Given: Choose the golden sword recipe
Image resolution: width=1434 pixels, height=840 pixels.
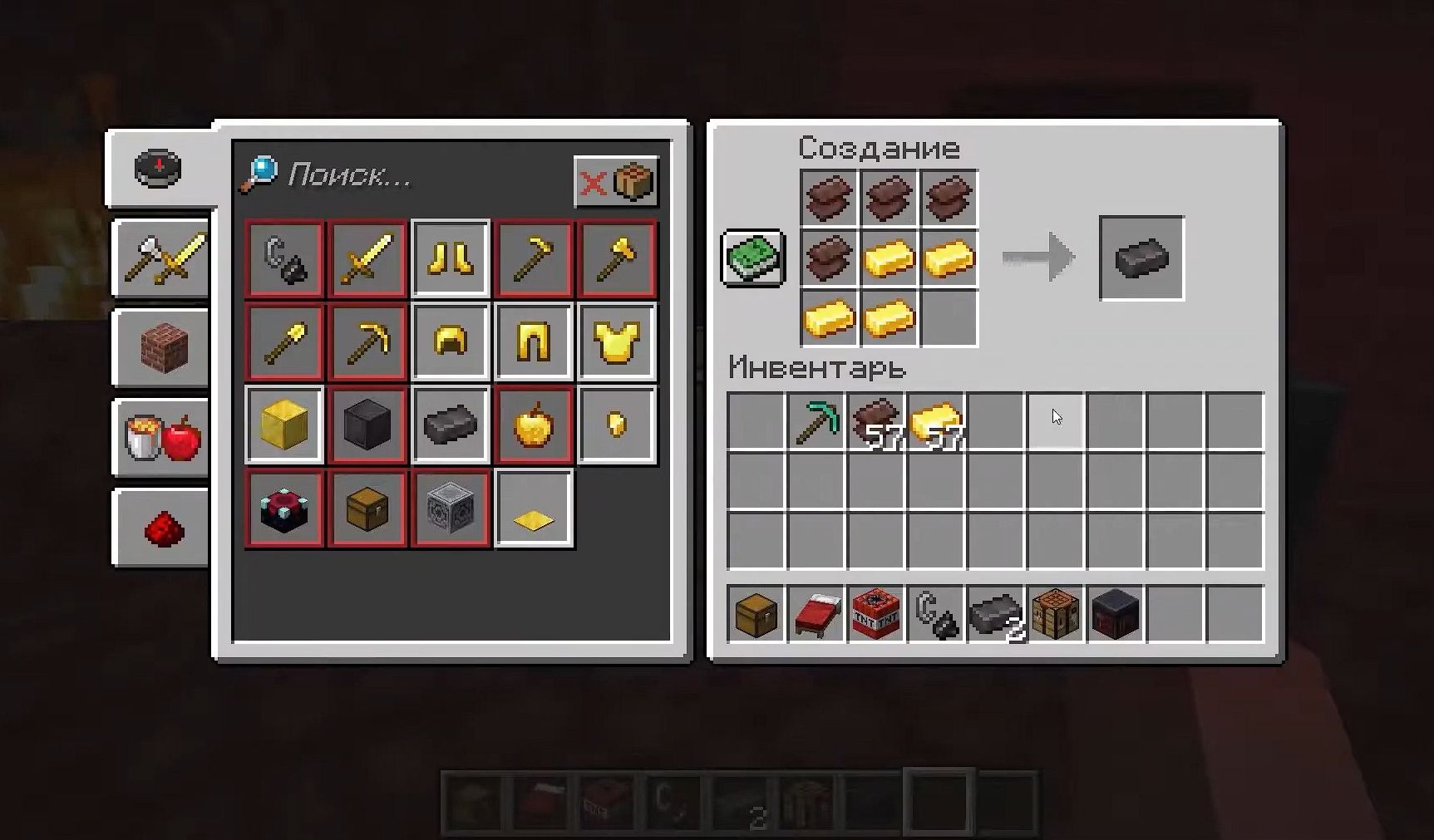Looking at the screenshot, I should pos(367,258).
